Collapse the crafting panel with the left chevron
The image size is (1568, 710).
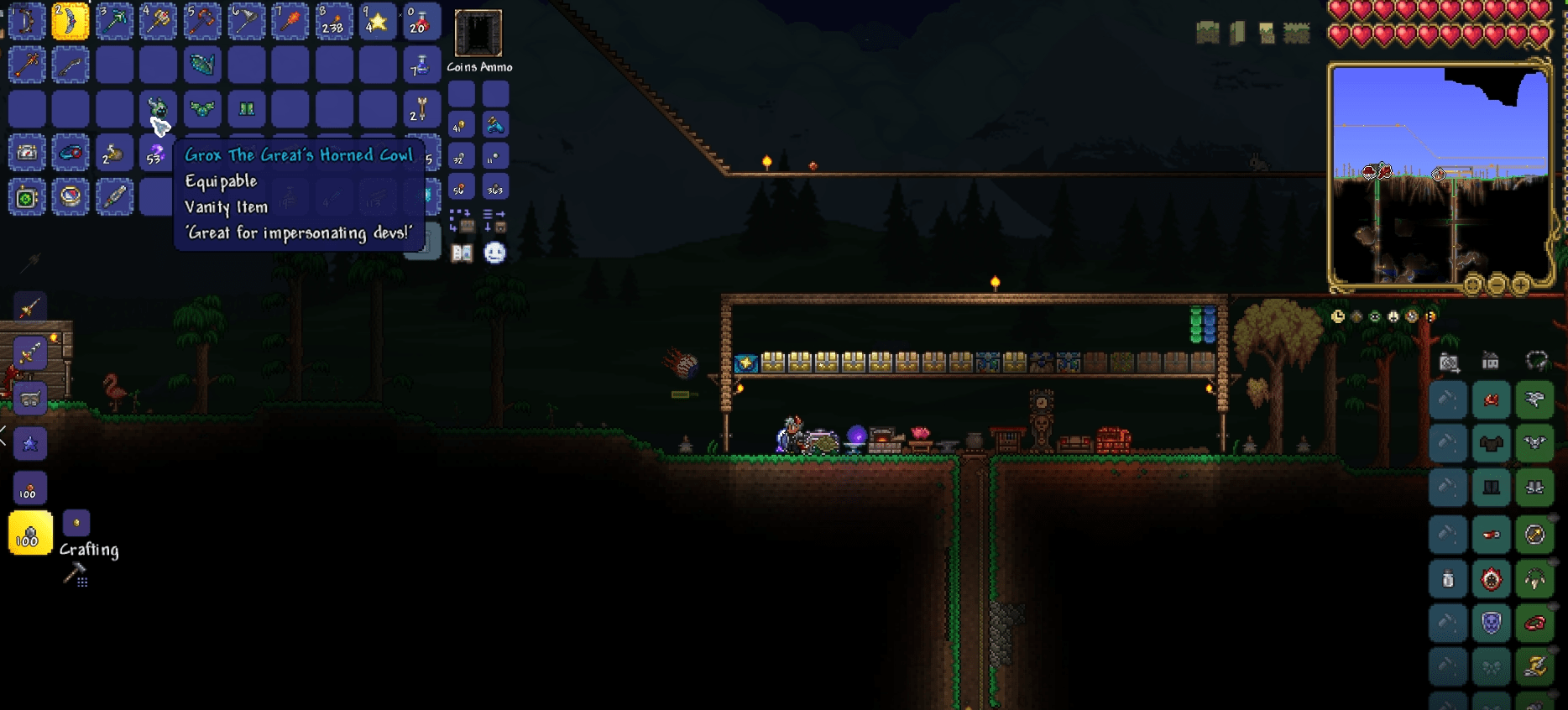(4, 434)
